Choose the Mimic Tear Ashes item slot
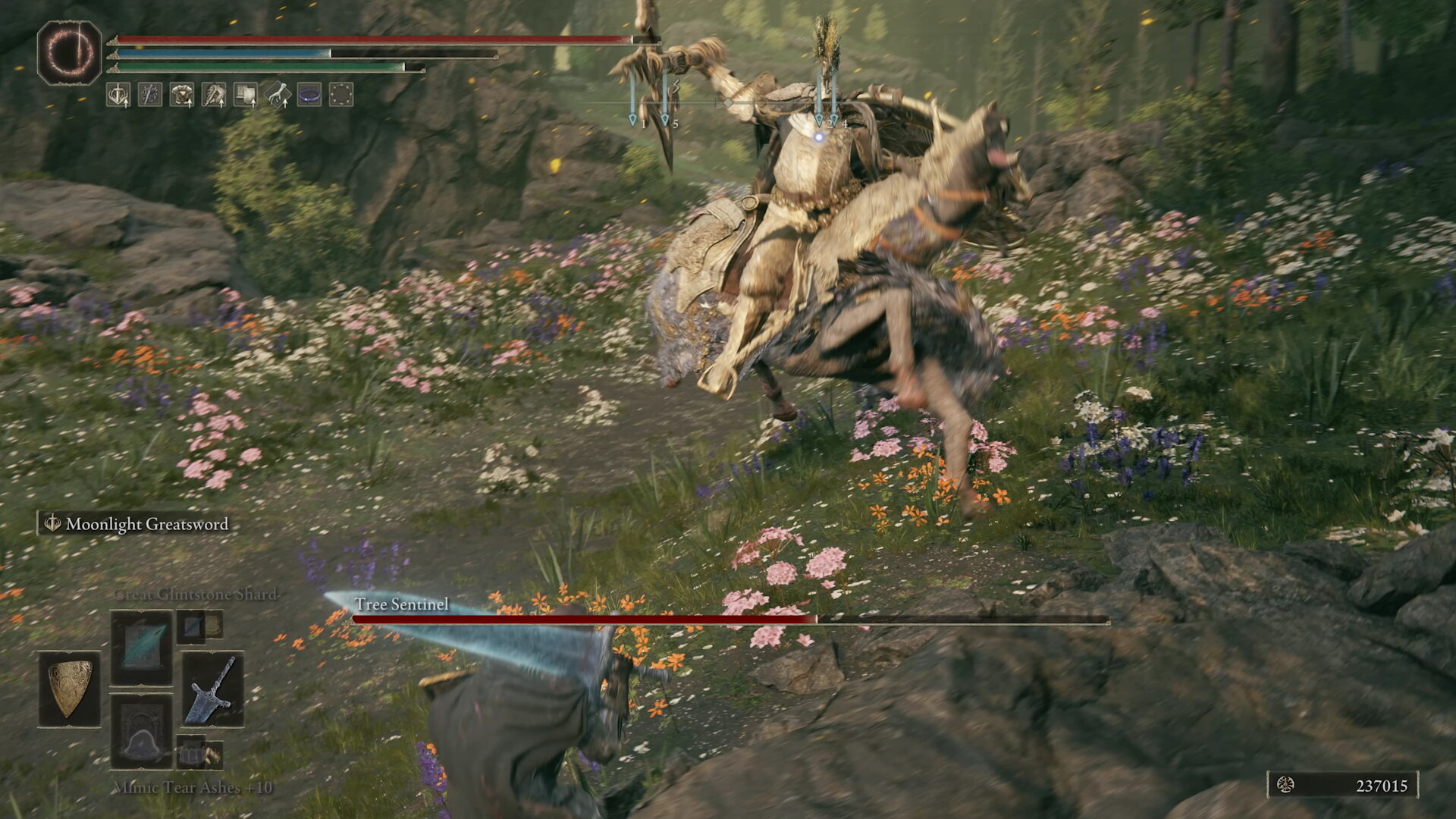 pyautogui.click(x=142, y=731)
